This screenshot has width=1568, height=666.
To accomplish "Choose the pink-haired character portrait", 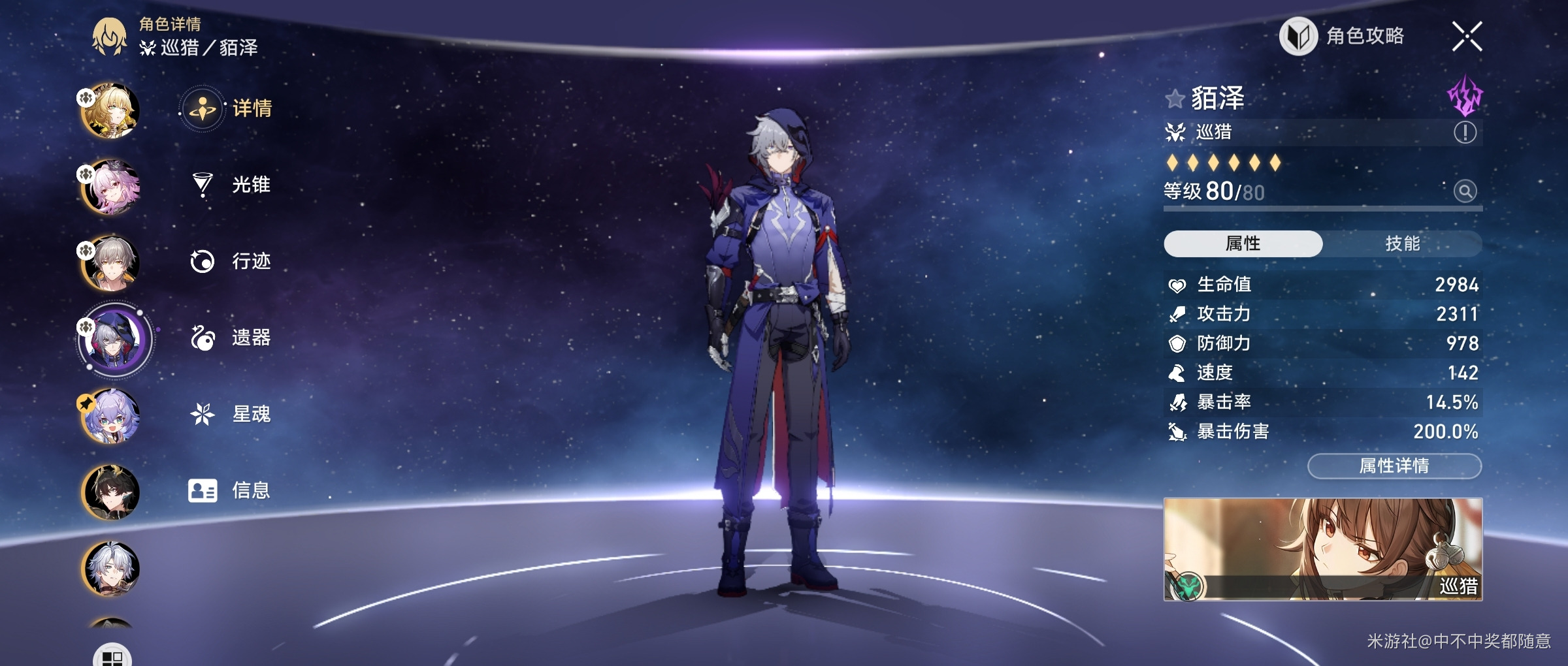I will click(x=110, y=187).
